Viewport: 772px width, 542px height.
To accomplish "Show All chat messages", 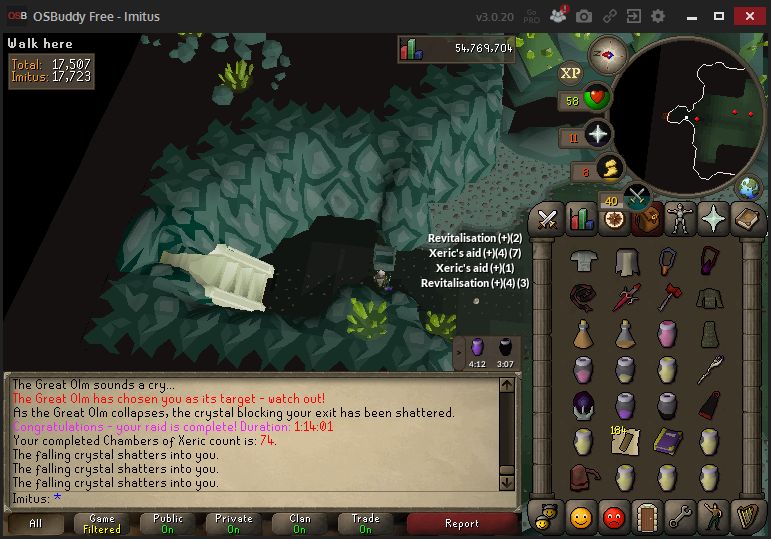I will click(x=35, y=523).
